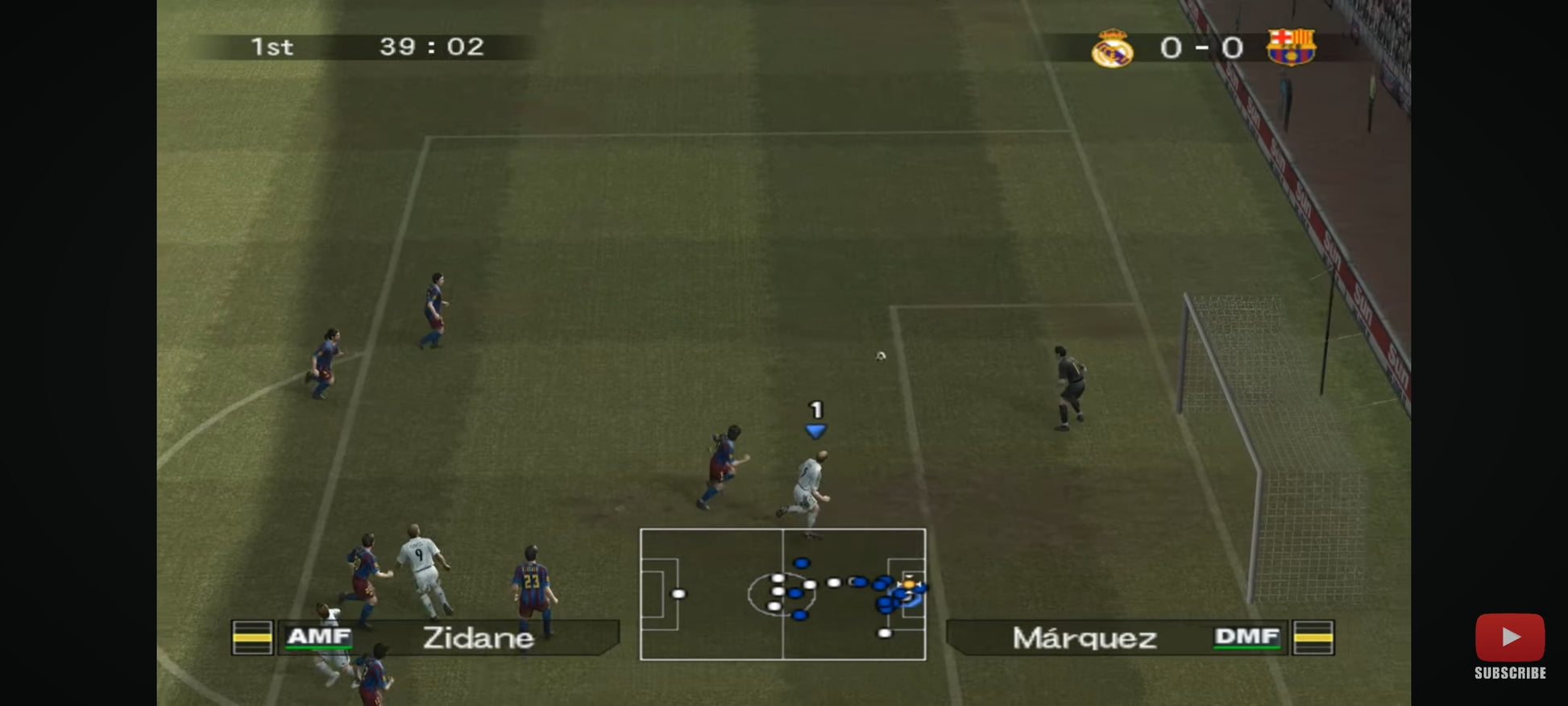The width and height of the screenshot is (1568, 706).
Task: Click the YouTube Subscribe button
Action: click(x=1509, y=646)
